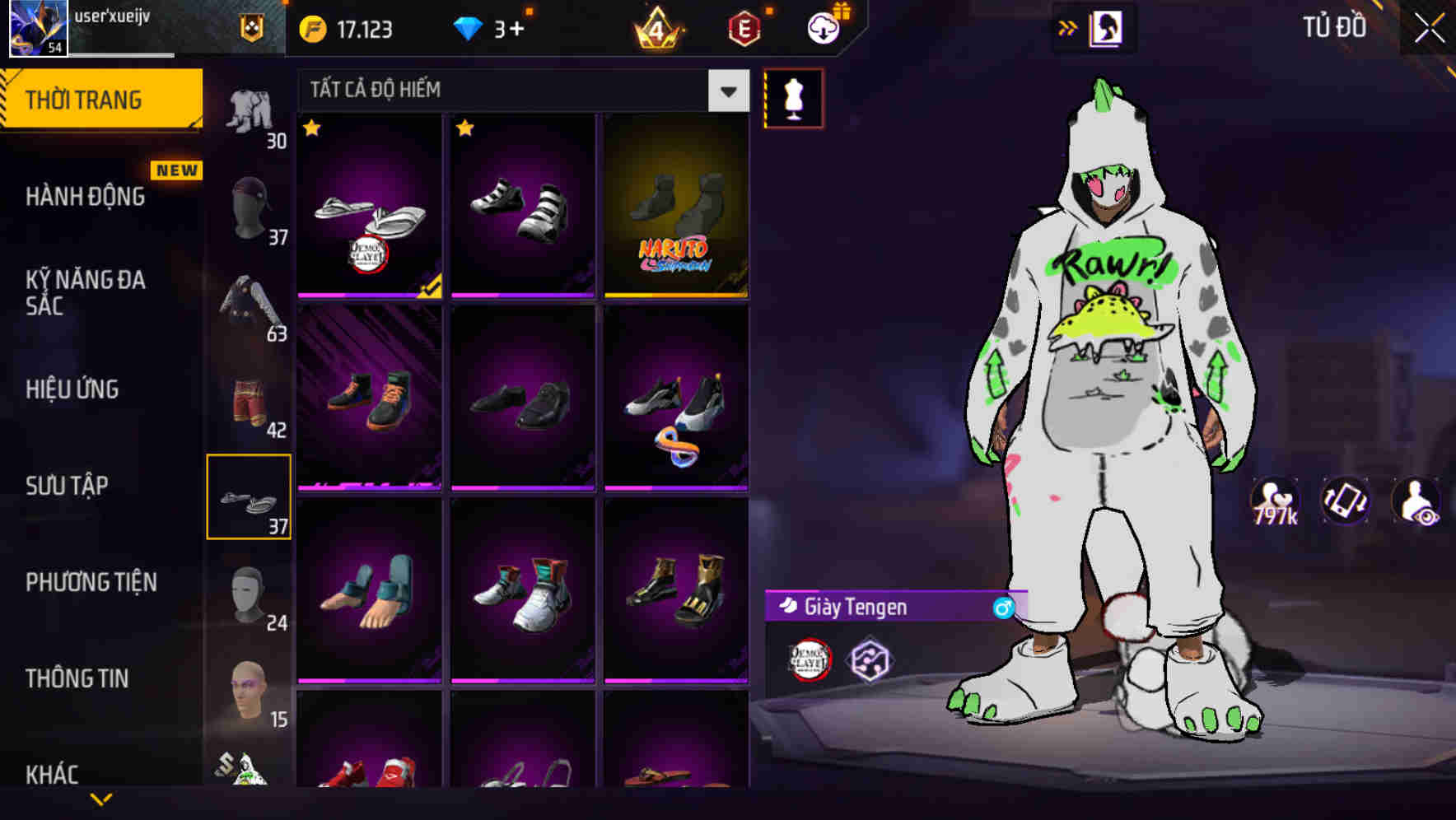Click the down chevron below KHÁC
The width and height of the screenshot is (1456, 820).
point(102,799)
